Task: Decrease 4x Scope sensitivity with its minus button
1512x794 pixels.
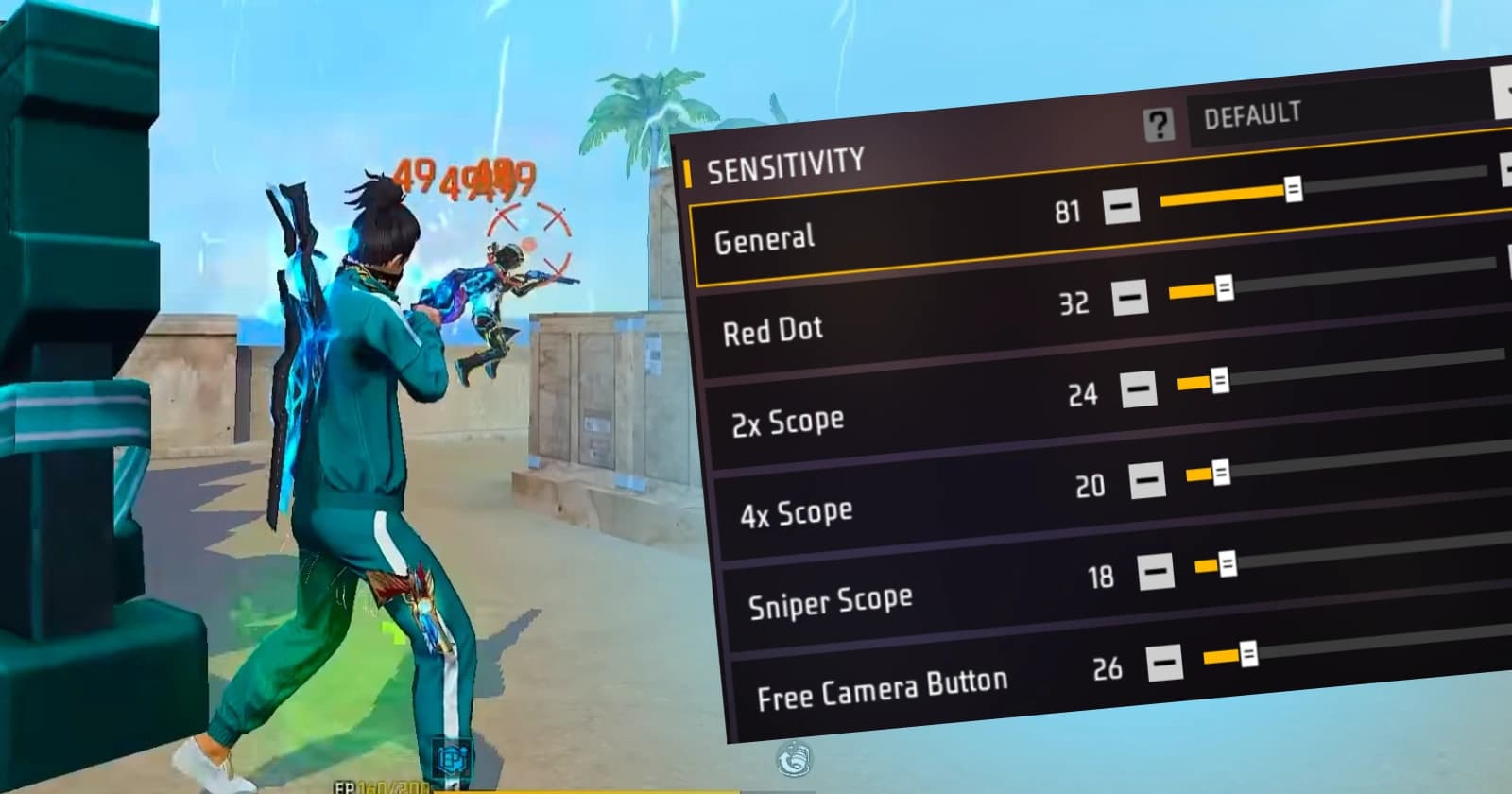Action: point(1146,480)
